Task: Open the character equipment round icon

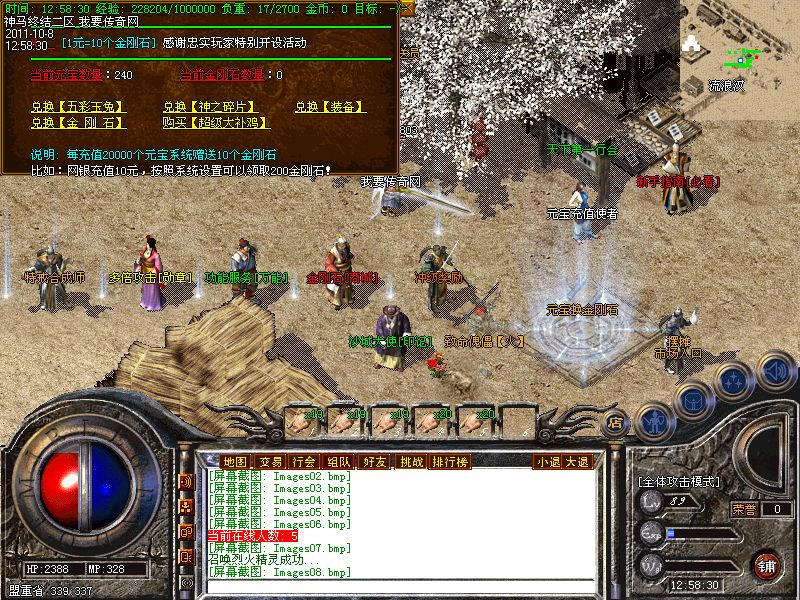Action: tap(654, 421)
